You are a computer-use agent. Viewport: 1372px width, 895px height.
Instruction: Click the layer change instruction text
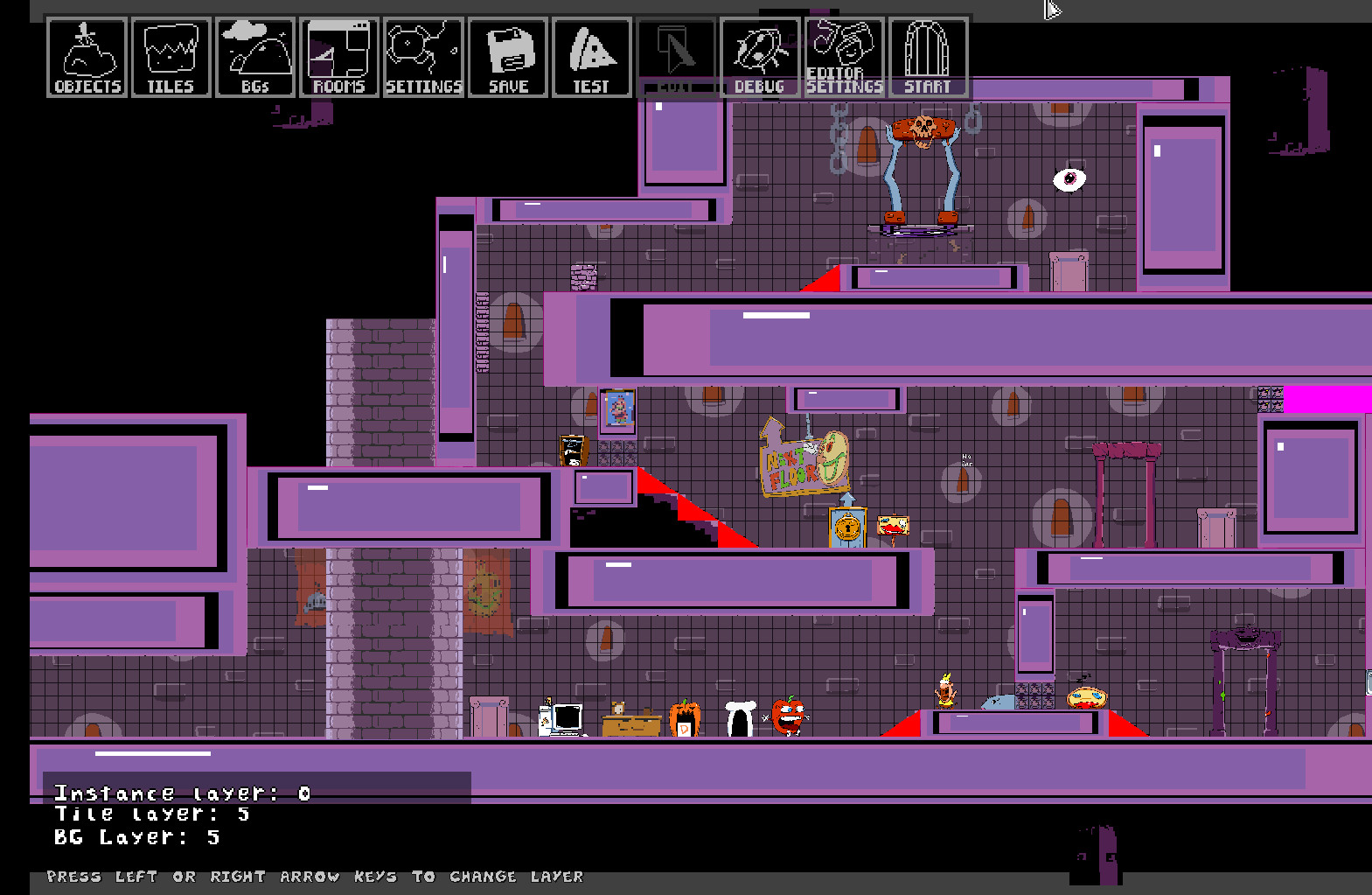tap(315, 876)
